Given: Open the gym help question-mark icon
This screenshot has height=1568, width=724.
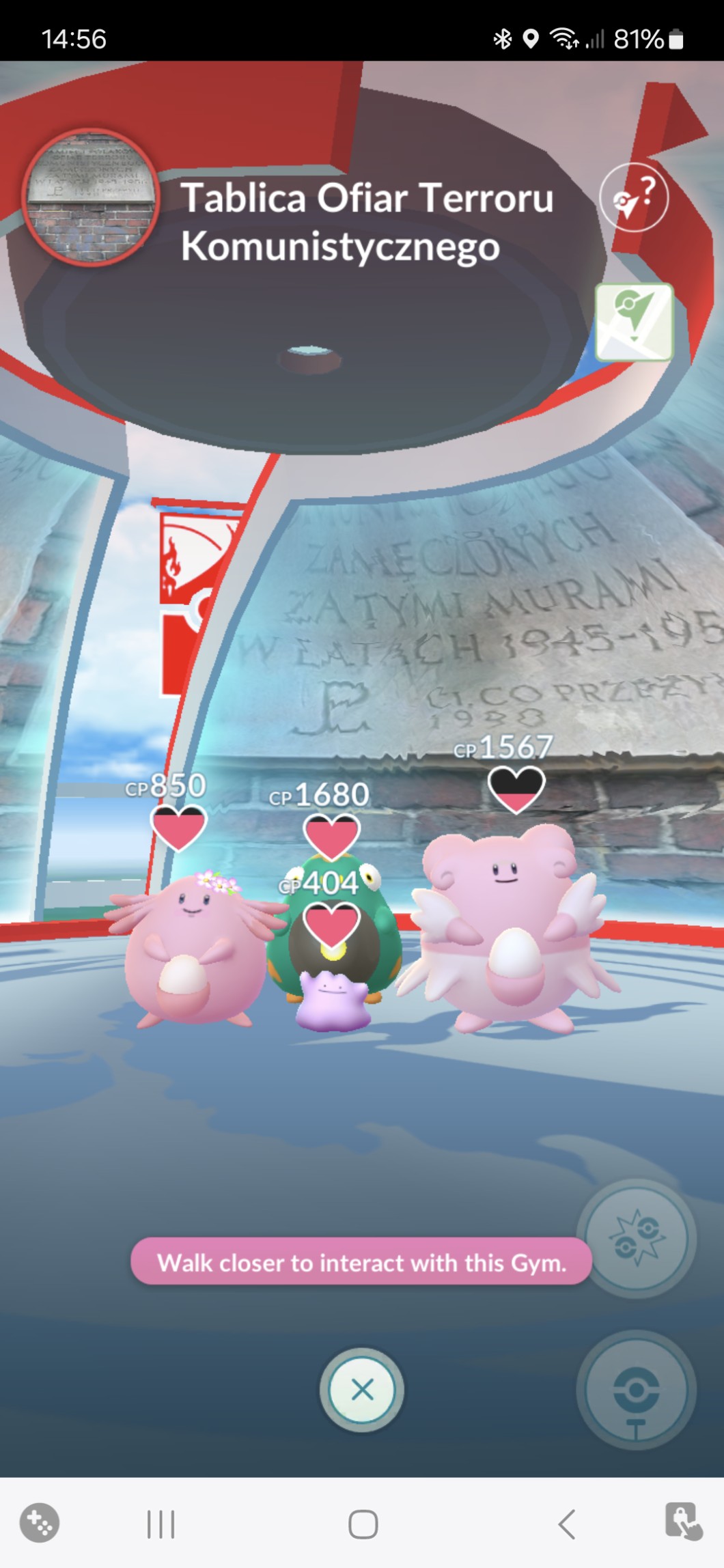Looking at the screenshot, I should pos(634,197).
